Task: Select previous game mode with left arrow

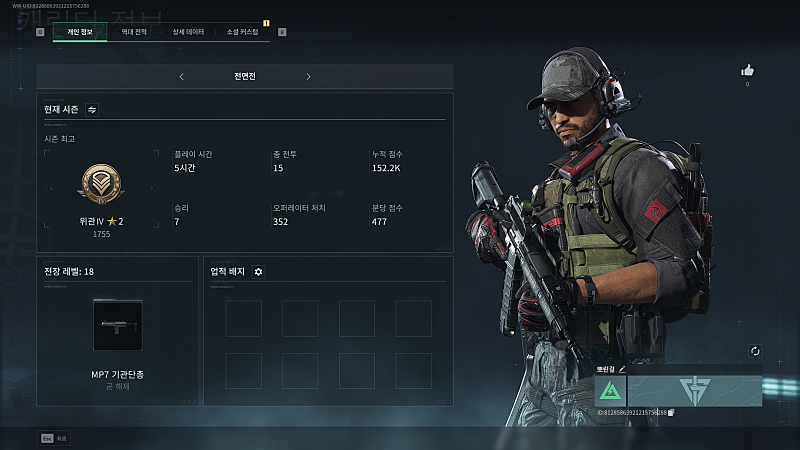Action: (181, 76)
